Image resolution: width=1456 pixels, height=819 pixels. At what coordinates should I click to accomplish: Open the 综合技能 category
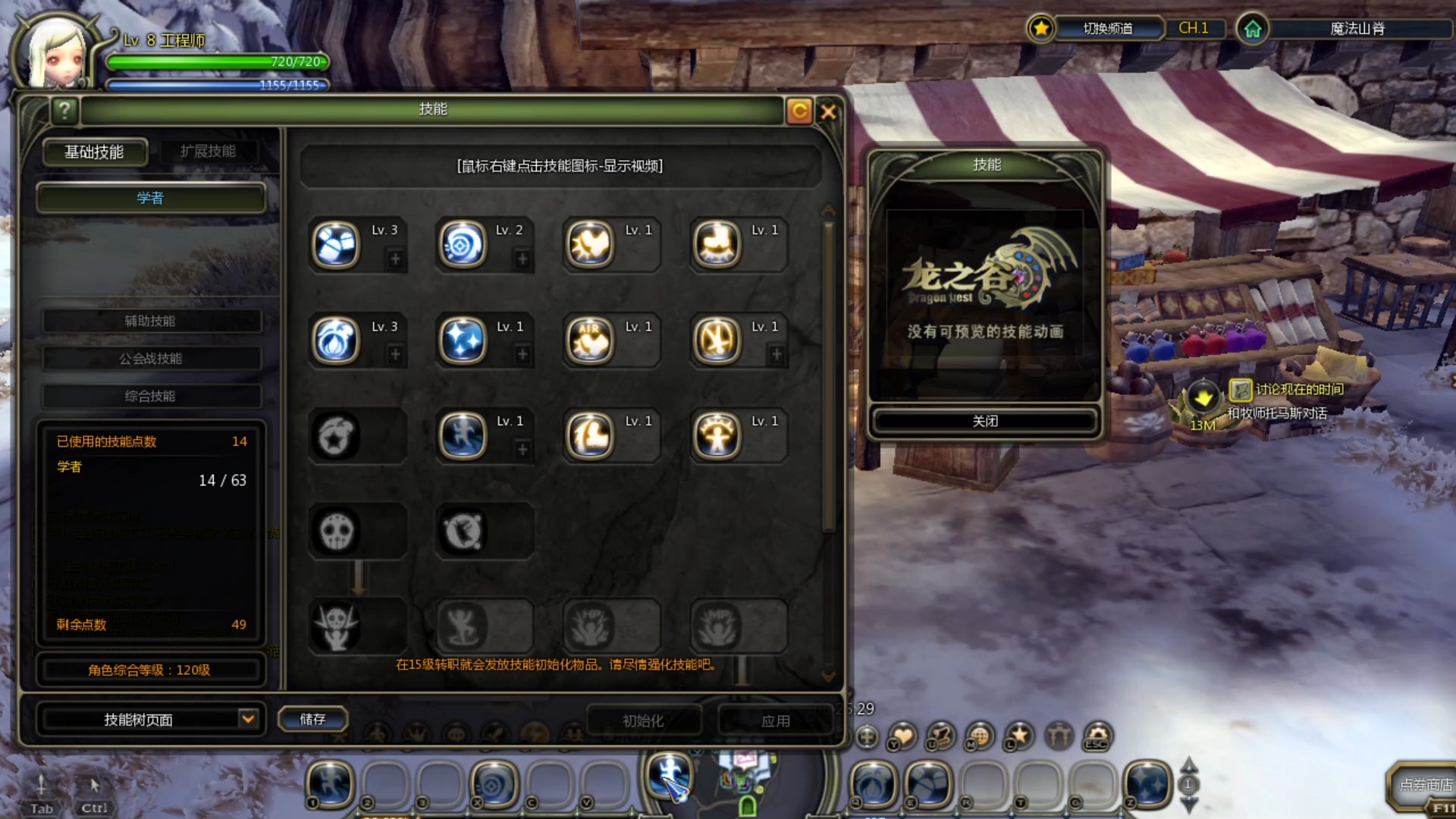point(150,396)
